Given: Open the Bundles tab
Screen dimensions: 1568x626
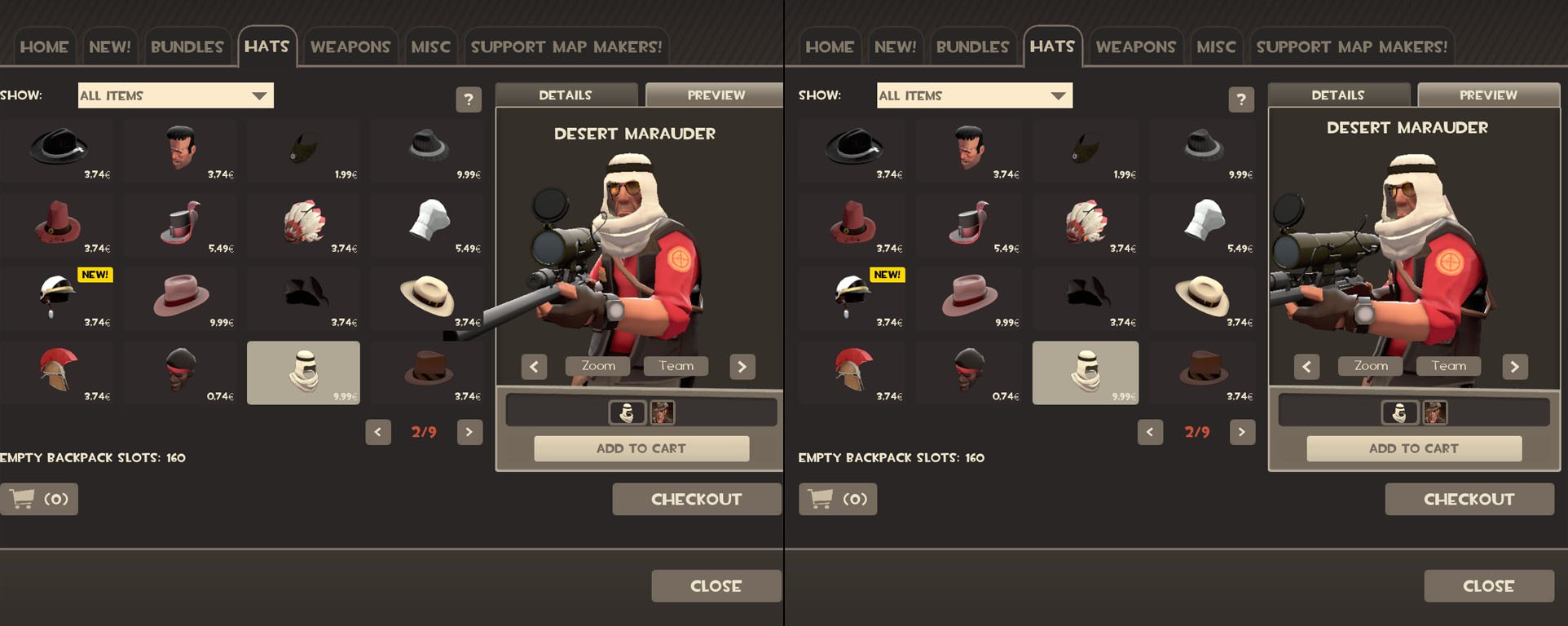Looking at the screenshot, I should pyautogui.click(x=187, y=46).
